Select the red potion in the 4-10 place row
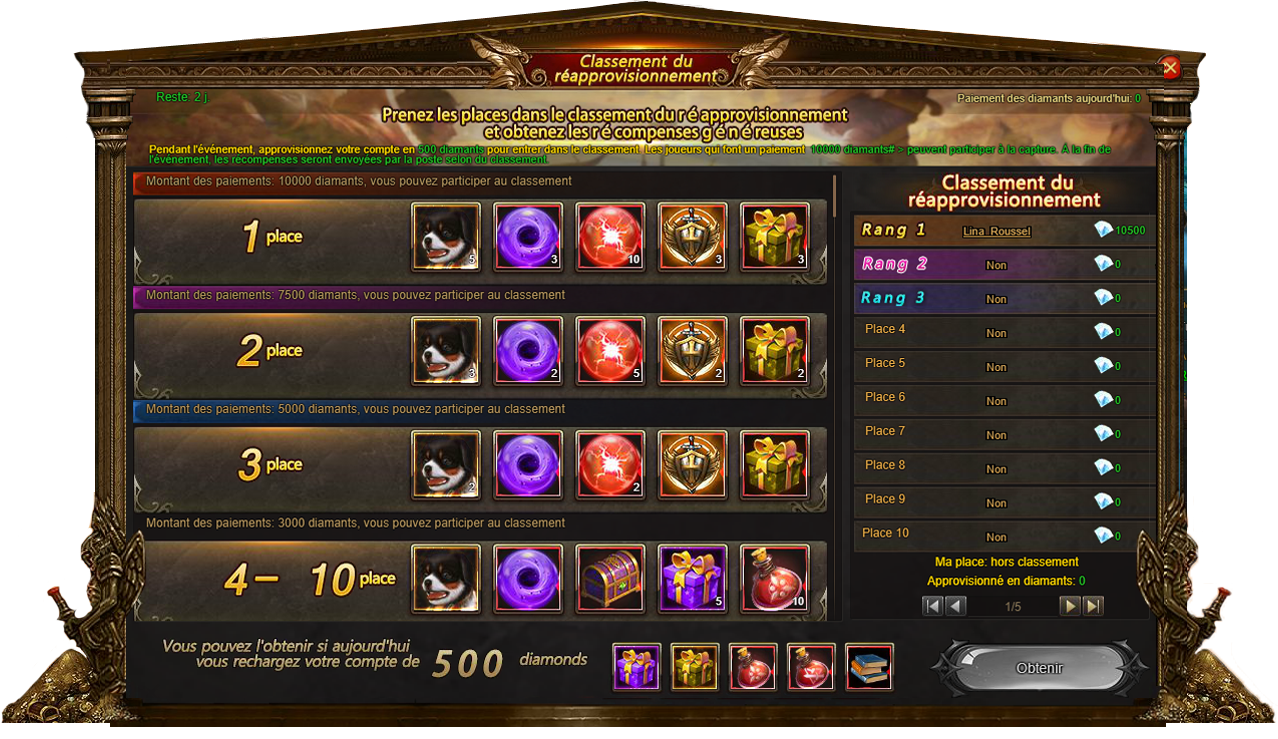 coord(774,578)
